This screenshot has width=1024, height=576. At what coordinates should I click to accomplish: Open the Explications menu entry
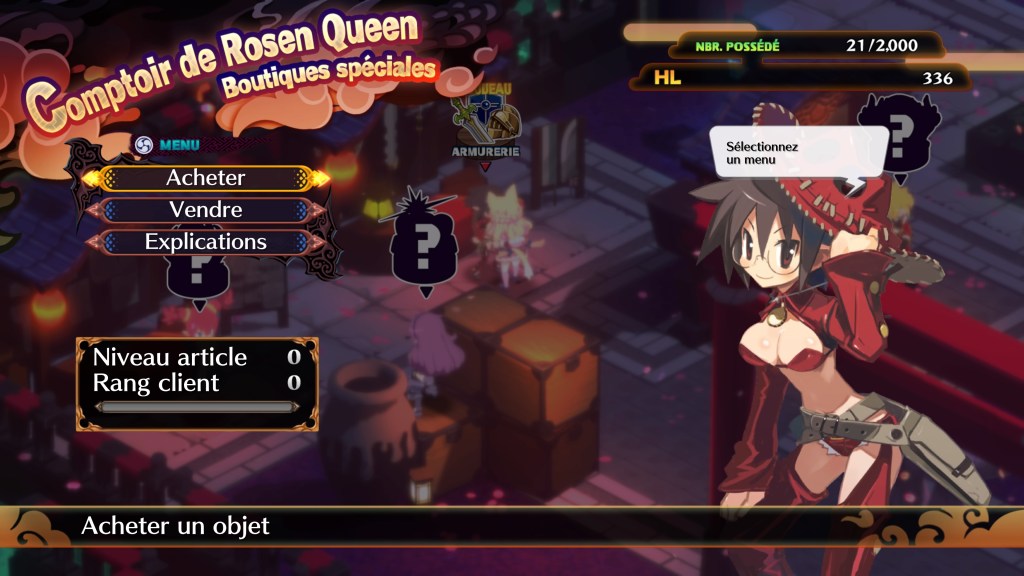tap(205, 242)
